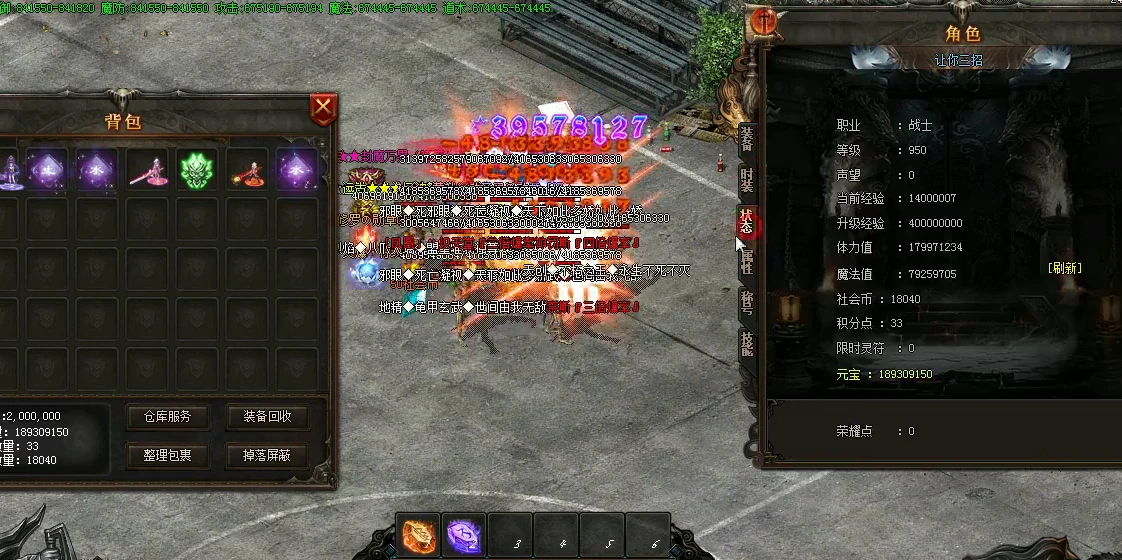Show the 属性 attributes tab
Screen dimensions: 1122x560
(x=747, y=263)
